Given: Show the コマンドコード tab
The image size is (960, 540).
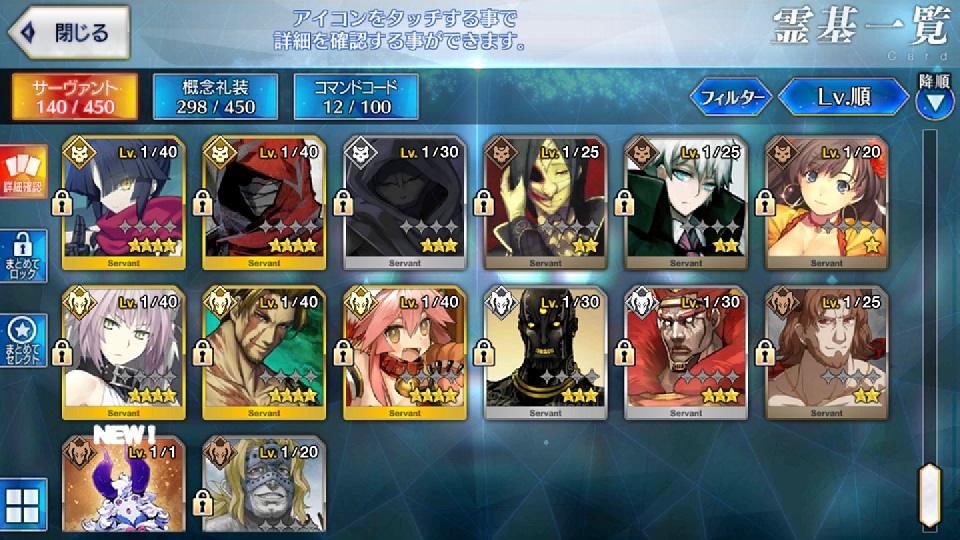Looking at the screenshot, I should point(354,96).
